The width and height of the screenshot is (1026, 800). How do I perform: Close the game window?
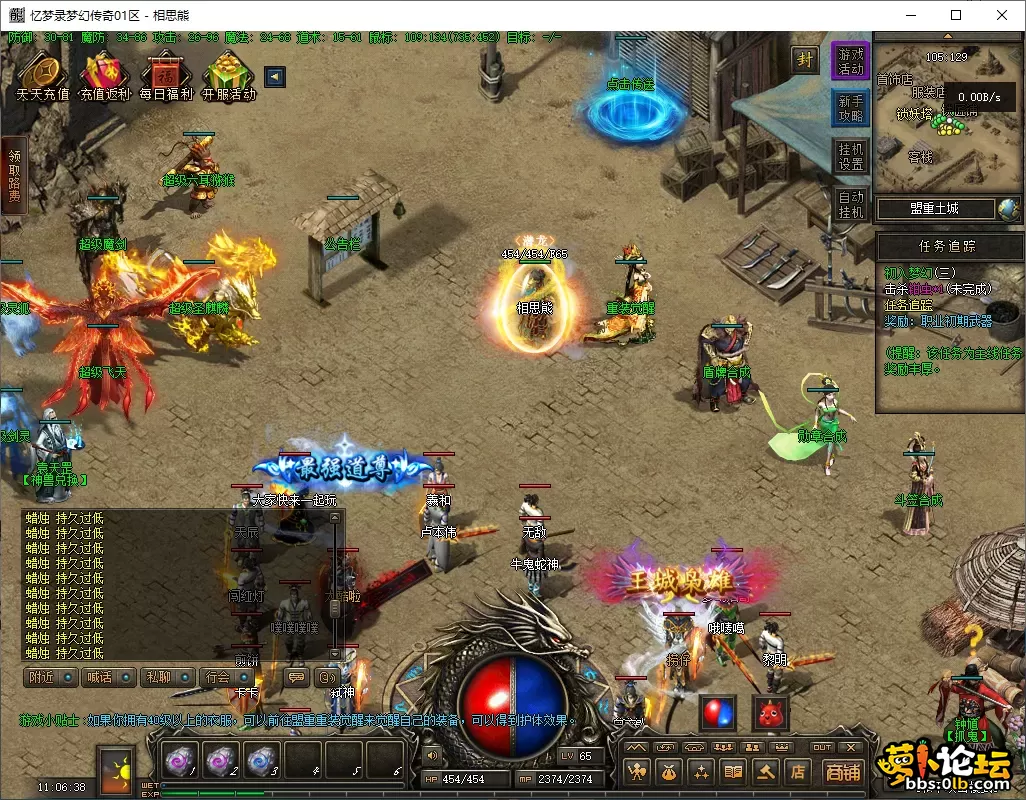(1002, 15)
